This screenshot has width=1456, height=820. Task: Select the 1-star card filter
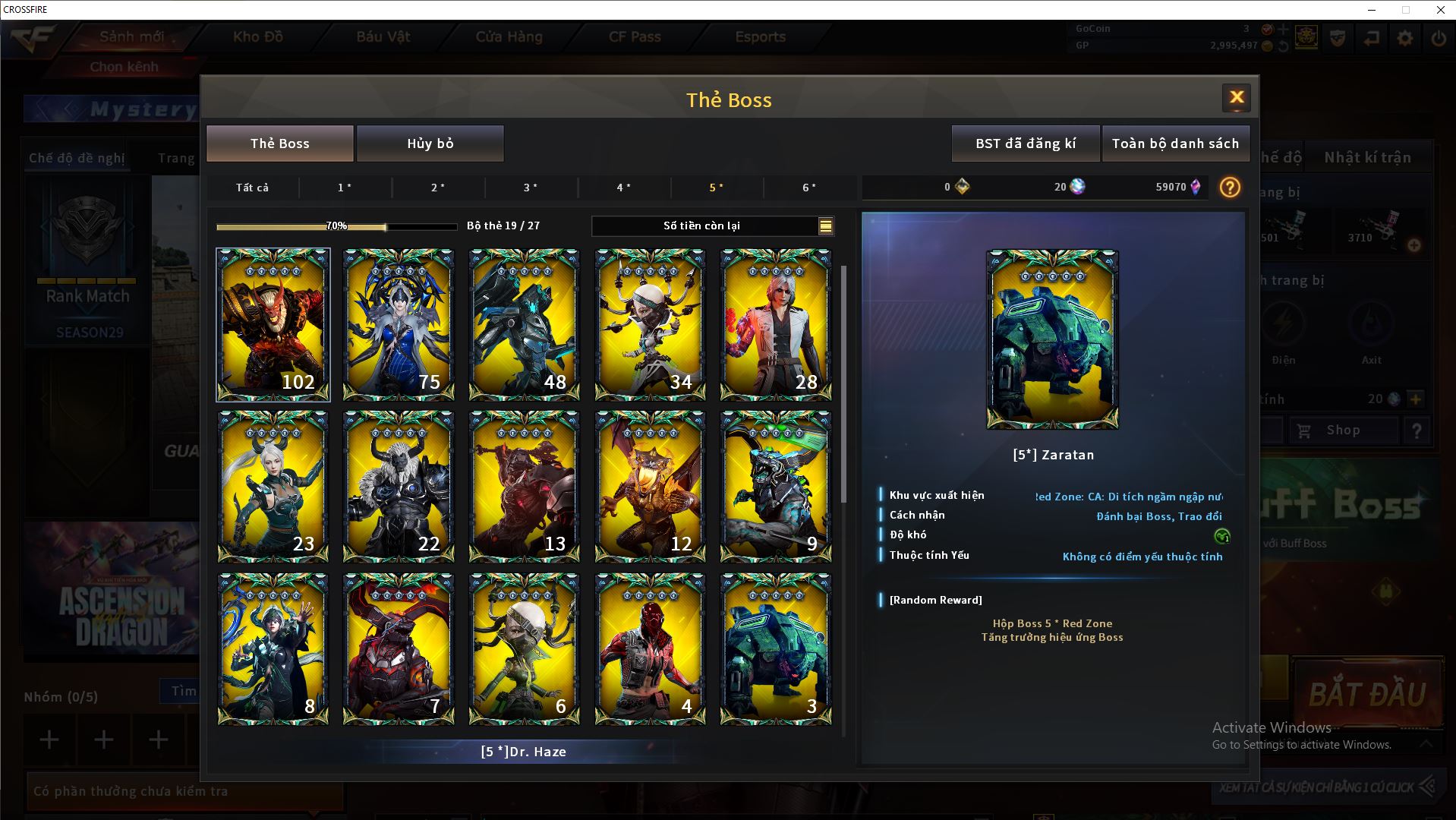click(345, 188)
